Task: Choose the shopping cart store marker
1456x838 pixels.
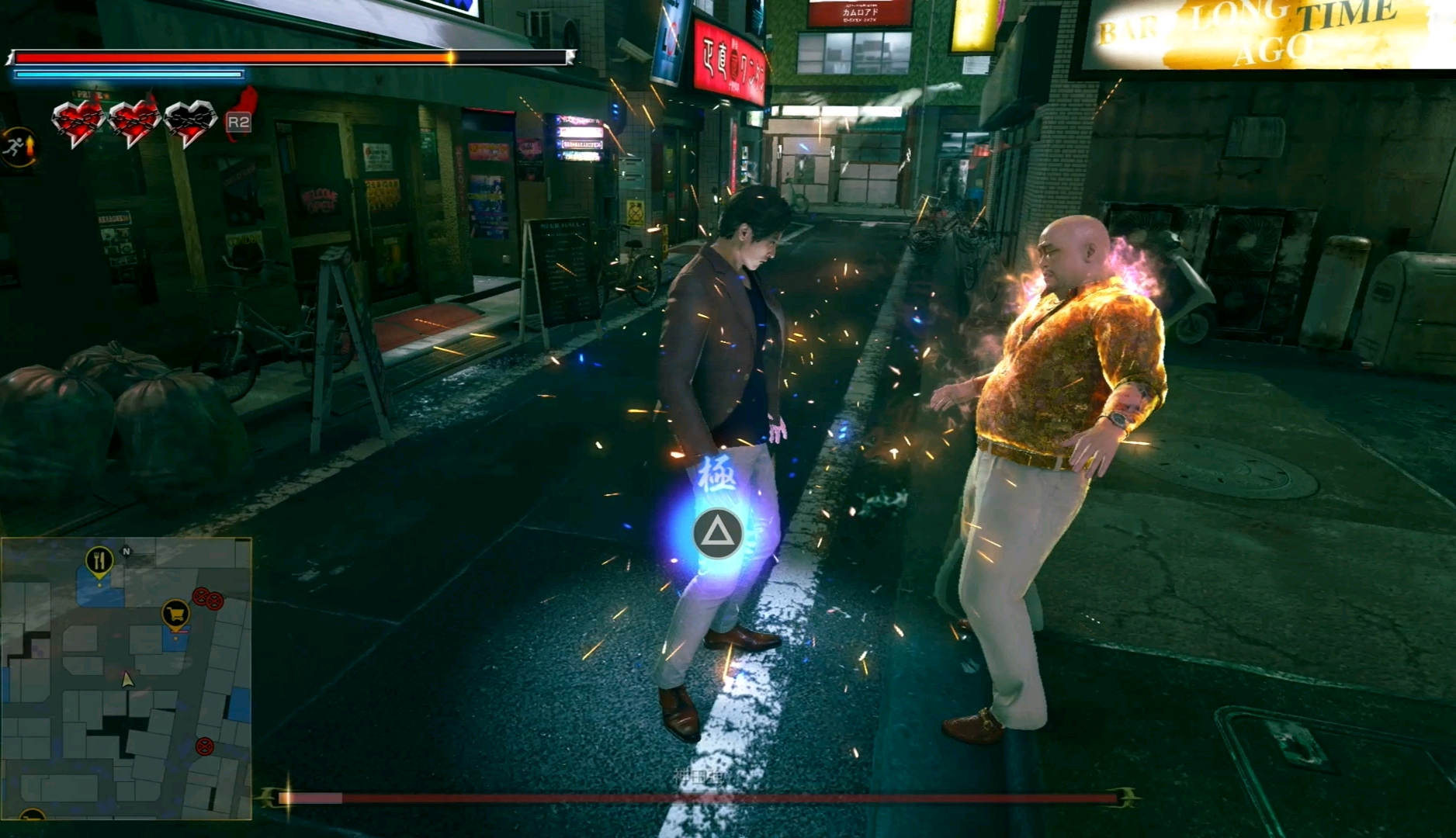Action: point(176,615)
